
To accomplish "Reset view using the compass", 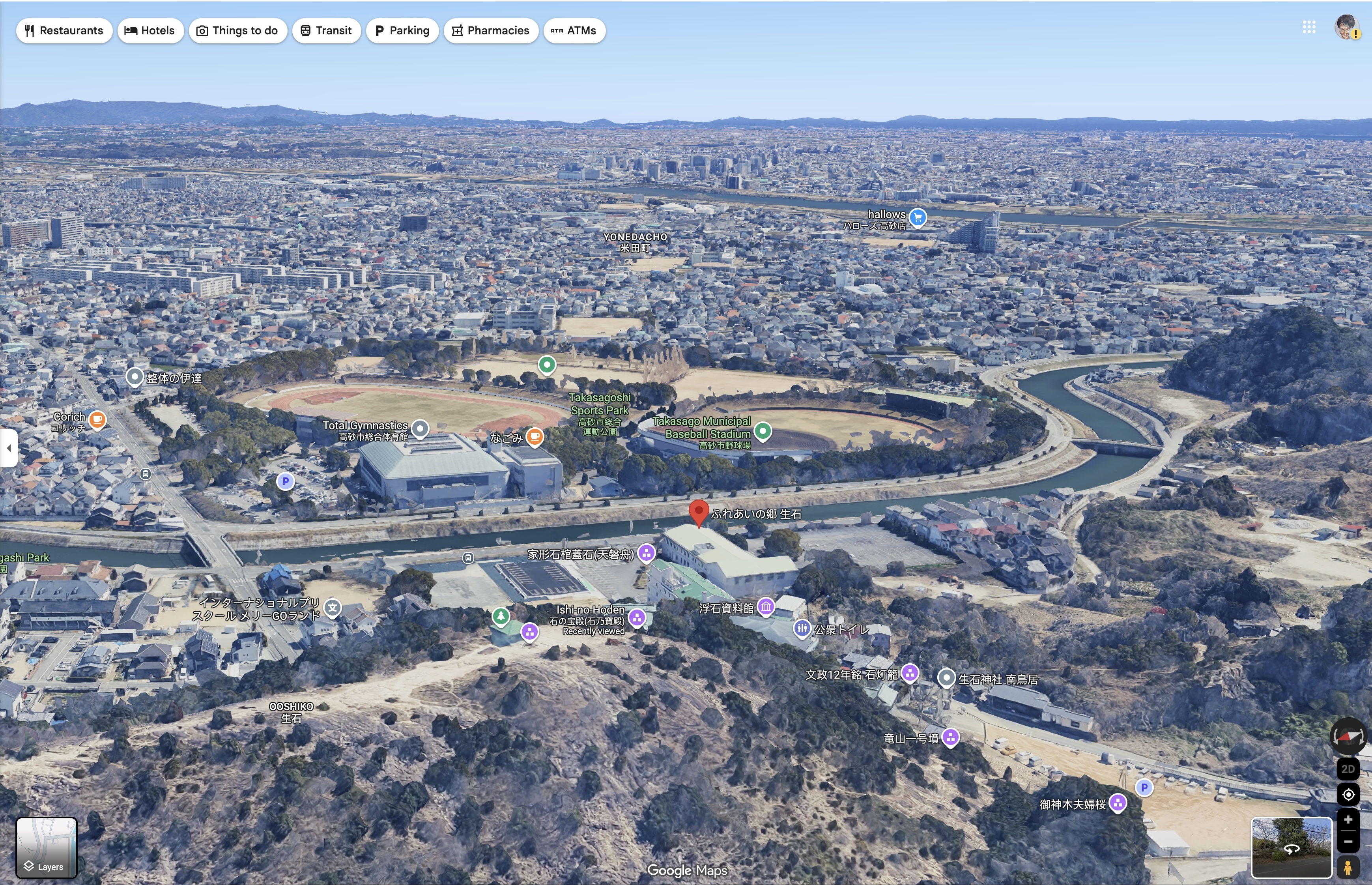I will coord(1348,736).
